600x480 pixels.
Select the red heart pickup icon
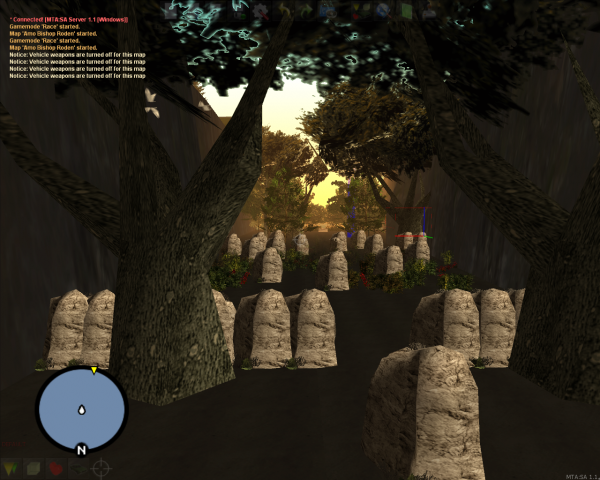pos(56,468)
